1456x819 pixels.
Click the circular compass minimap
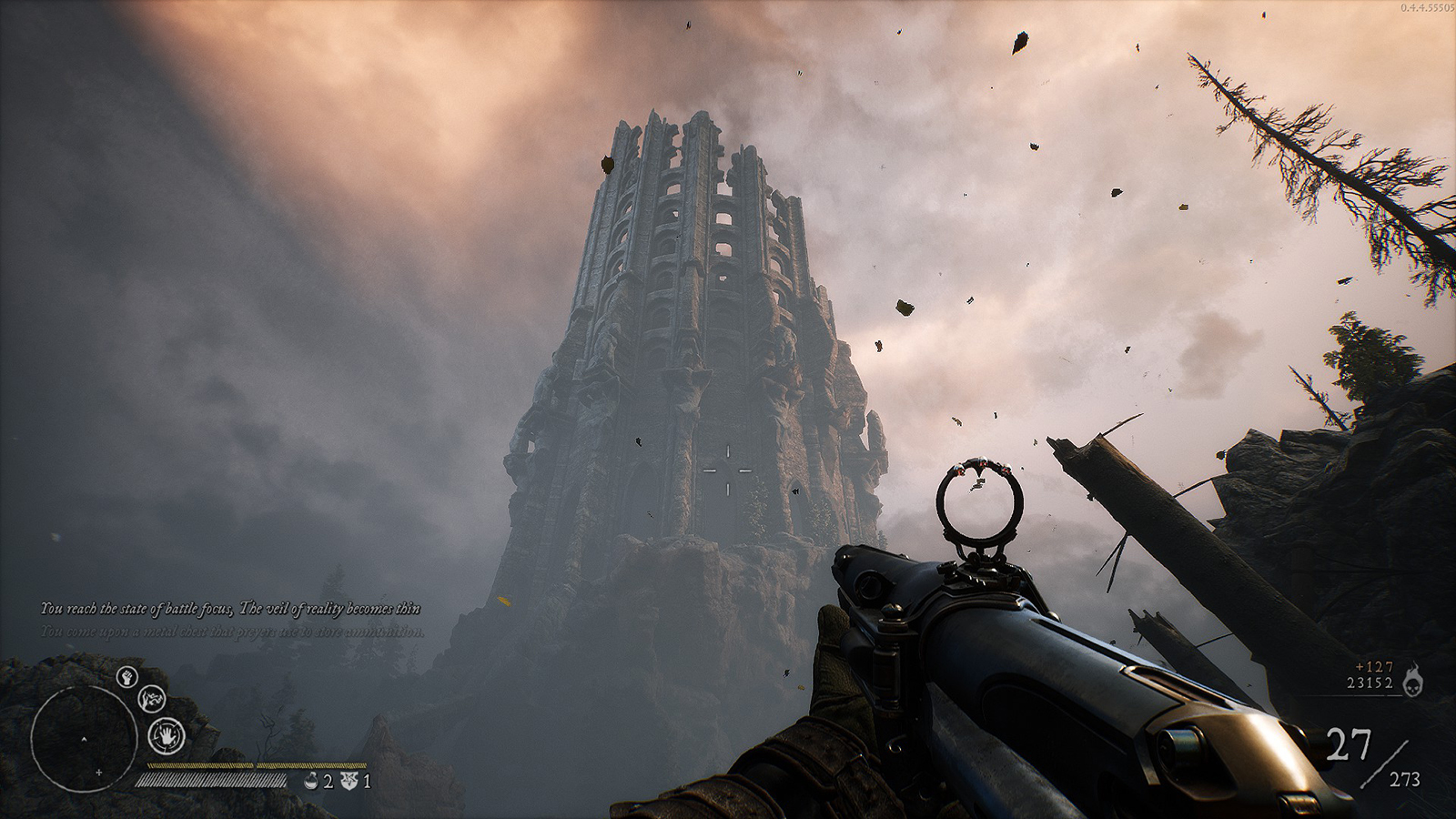(83, 736)
